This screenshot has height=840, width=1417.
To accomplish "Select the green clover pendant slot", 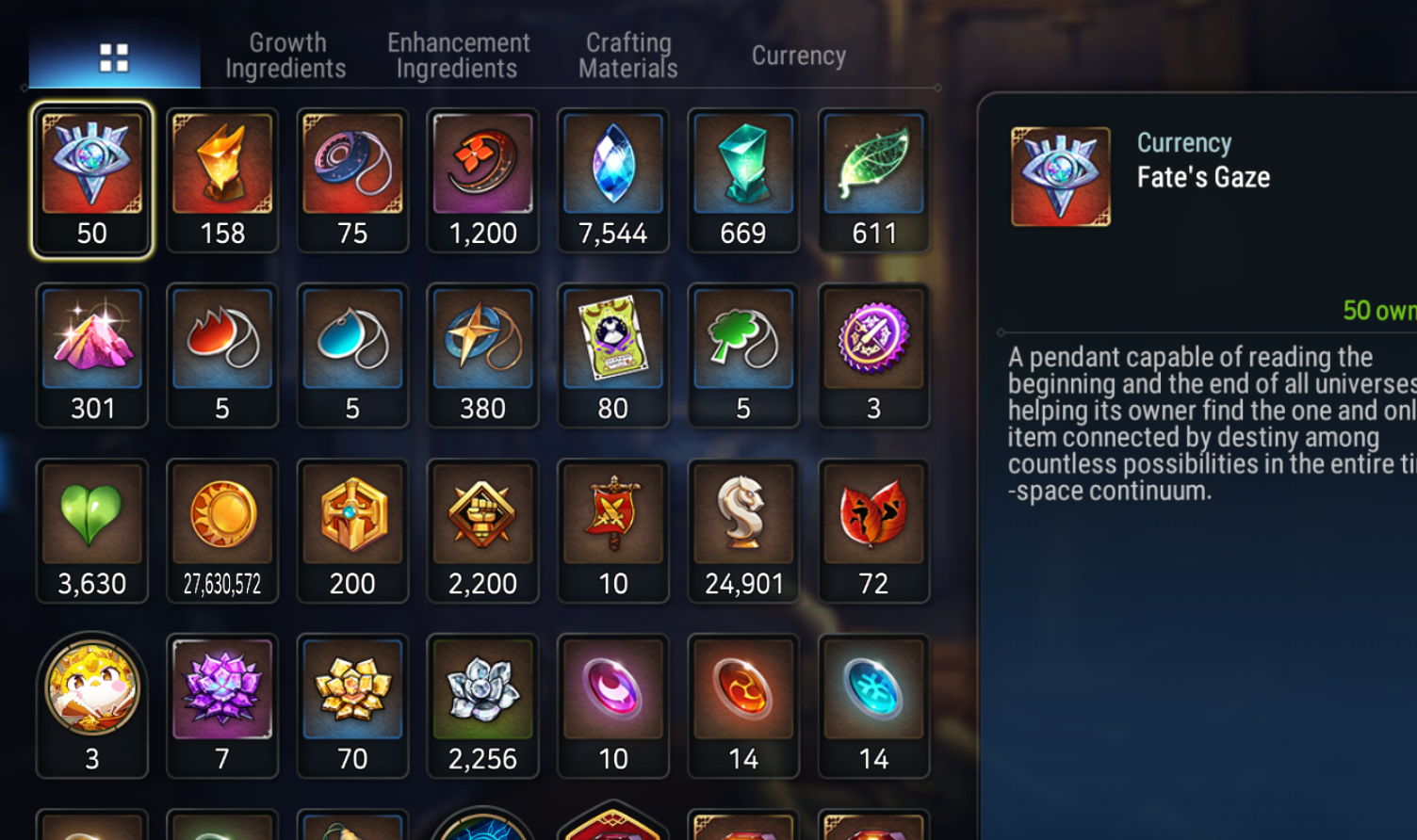I will (743, 354).
